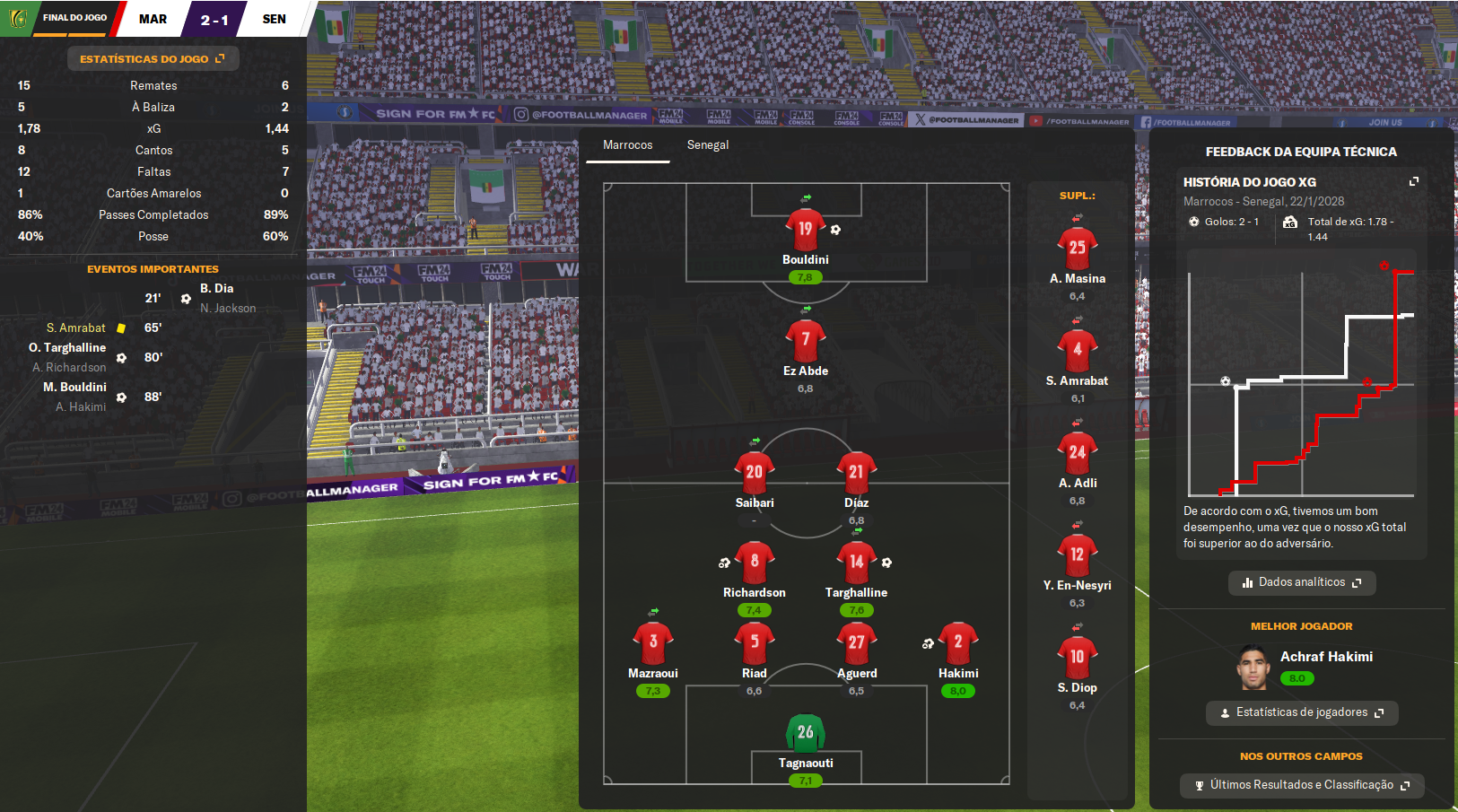Viewport: 1458px width, 812px height.
Task: Click the B. Dia goal event
Action: (x=216, y=289)
